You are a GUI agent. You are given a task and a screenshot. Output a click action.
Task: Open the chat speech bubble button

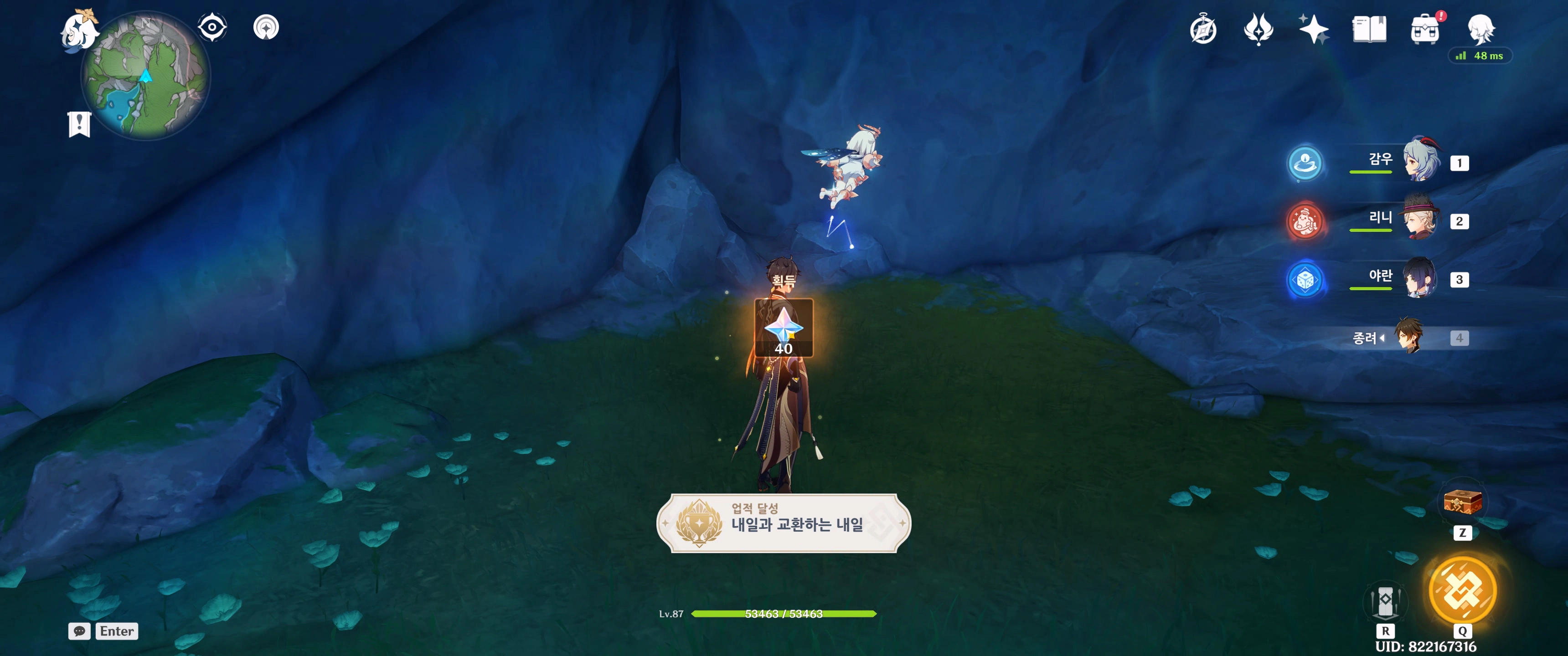click(x=79, y=631)
